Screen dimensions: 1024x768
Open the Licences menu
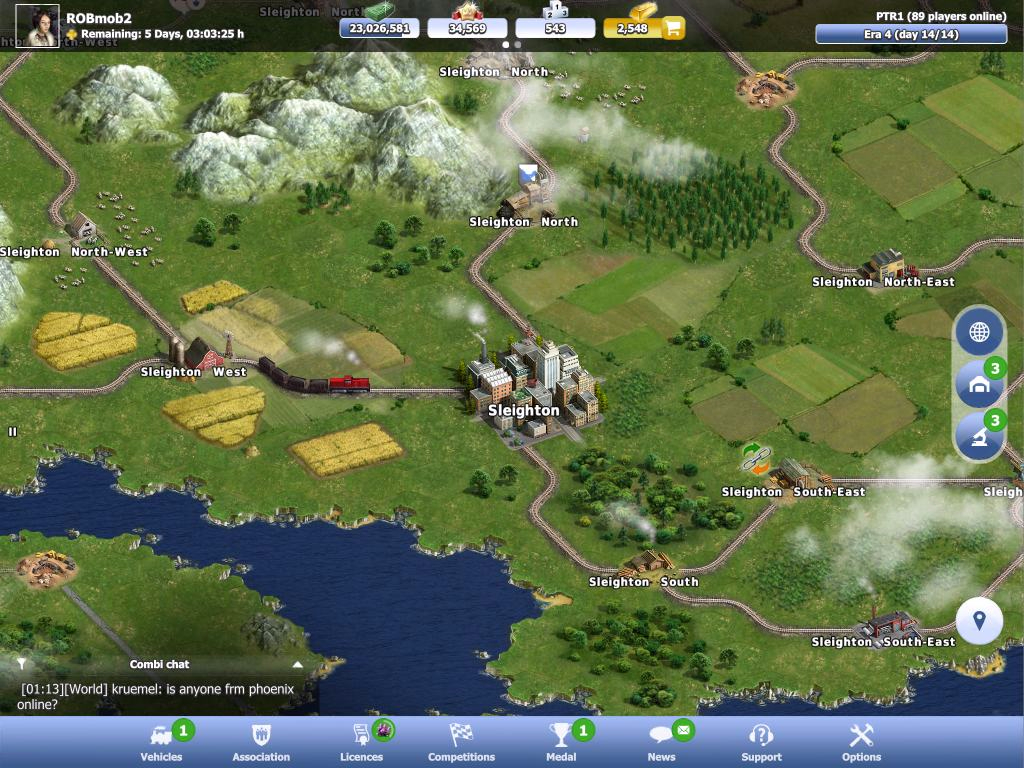click(x=361, y=742)
